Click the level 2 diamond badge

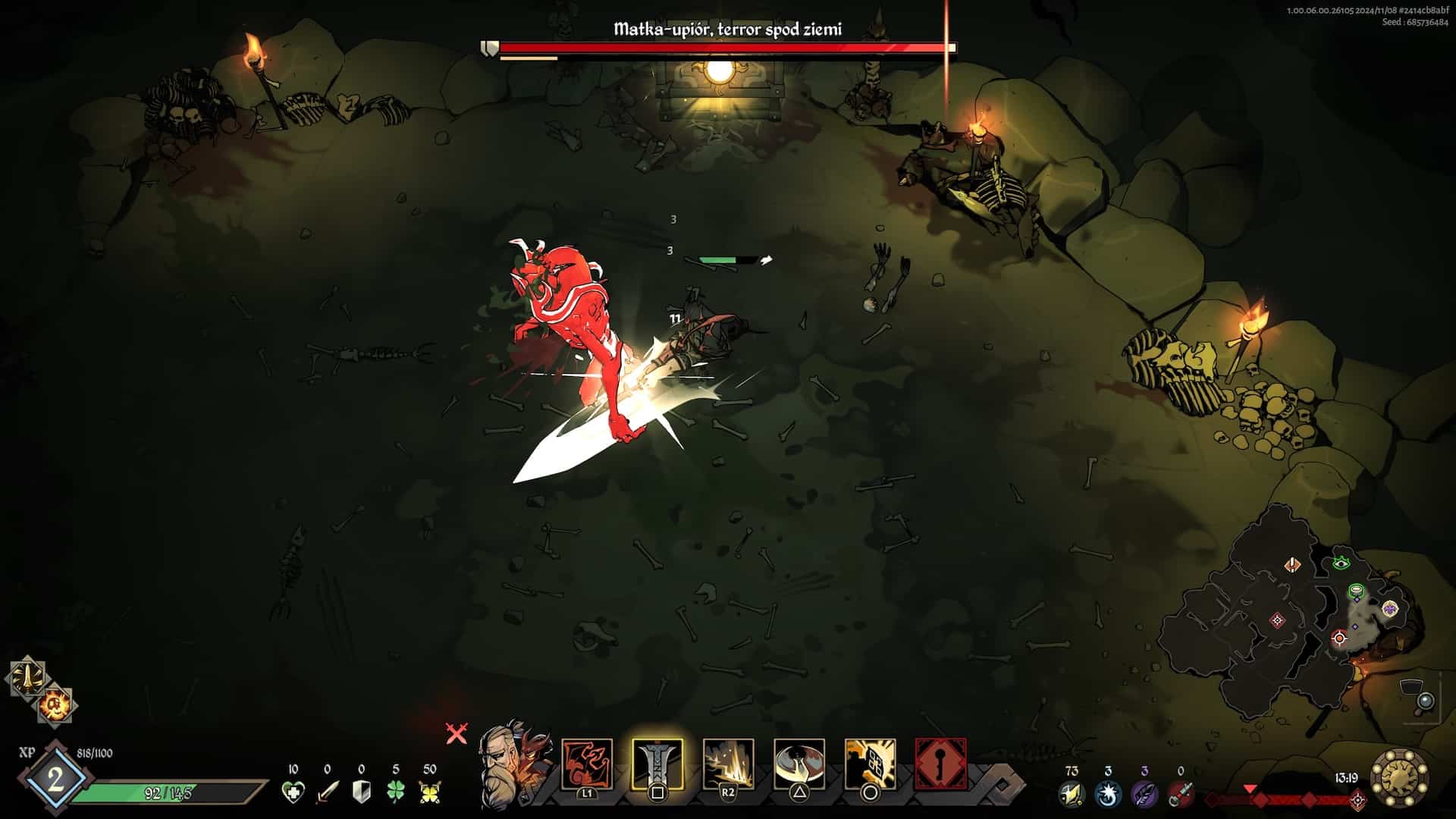tap(55, 780)
